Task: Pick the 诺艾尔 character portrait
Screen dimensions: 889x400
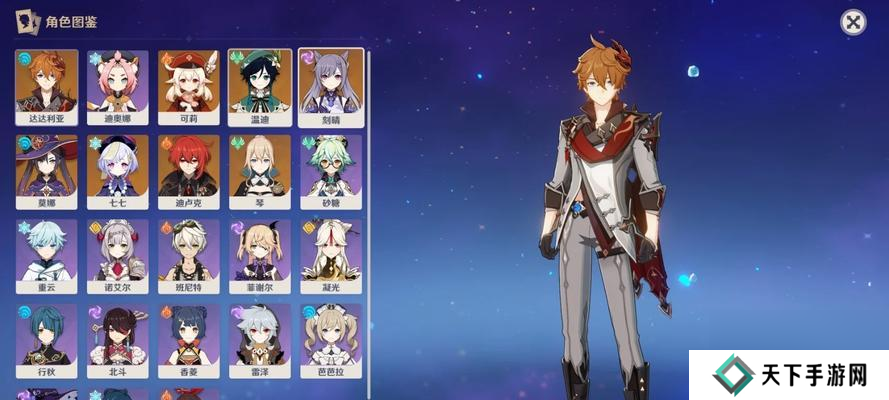Action: click(118, 256)
